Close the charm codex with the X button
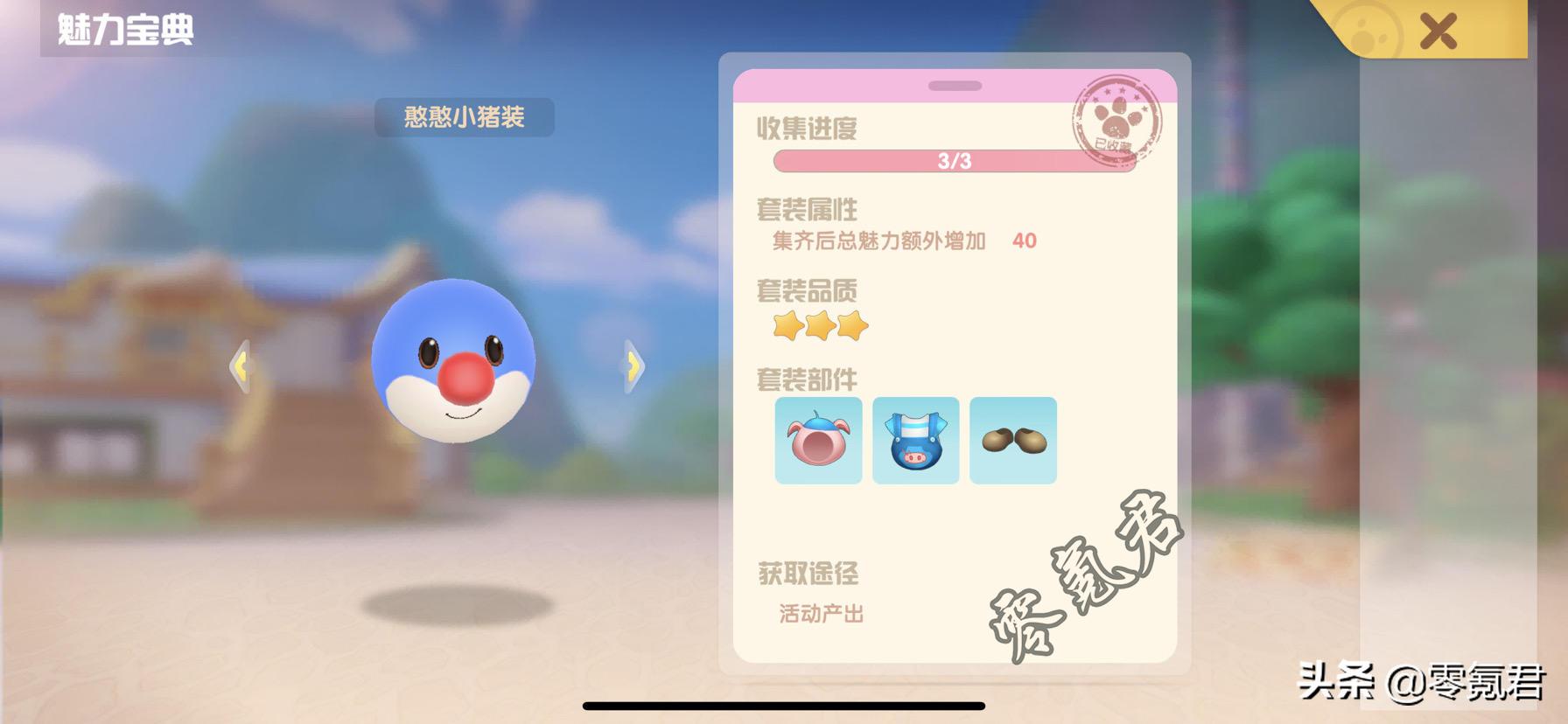Screen dimensions: 1568x724 point(1437,29)
